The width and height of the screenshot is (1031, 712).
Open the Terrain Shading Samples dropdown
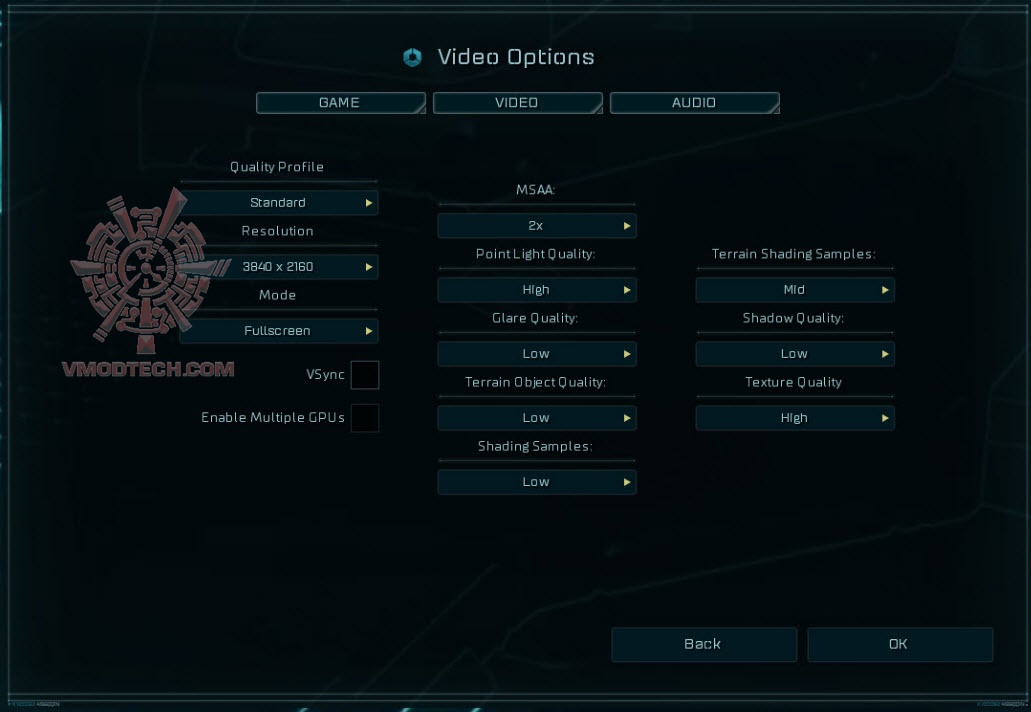tap(795, 290)
